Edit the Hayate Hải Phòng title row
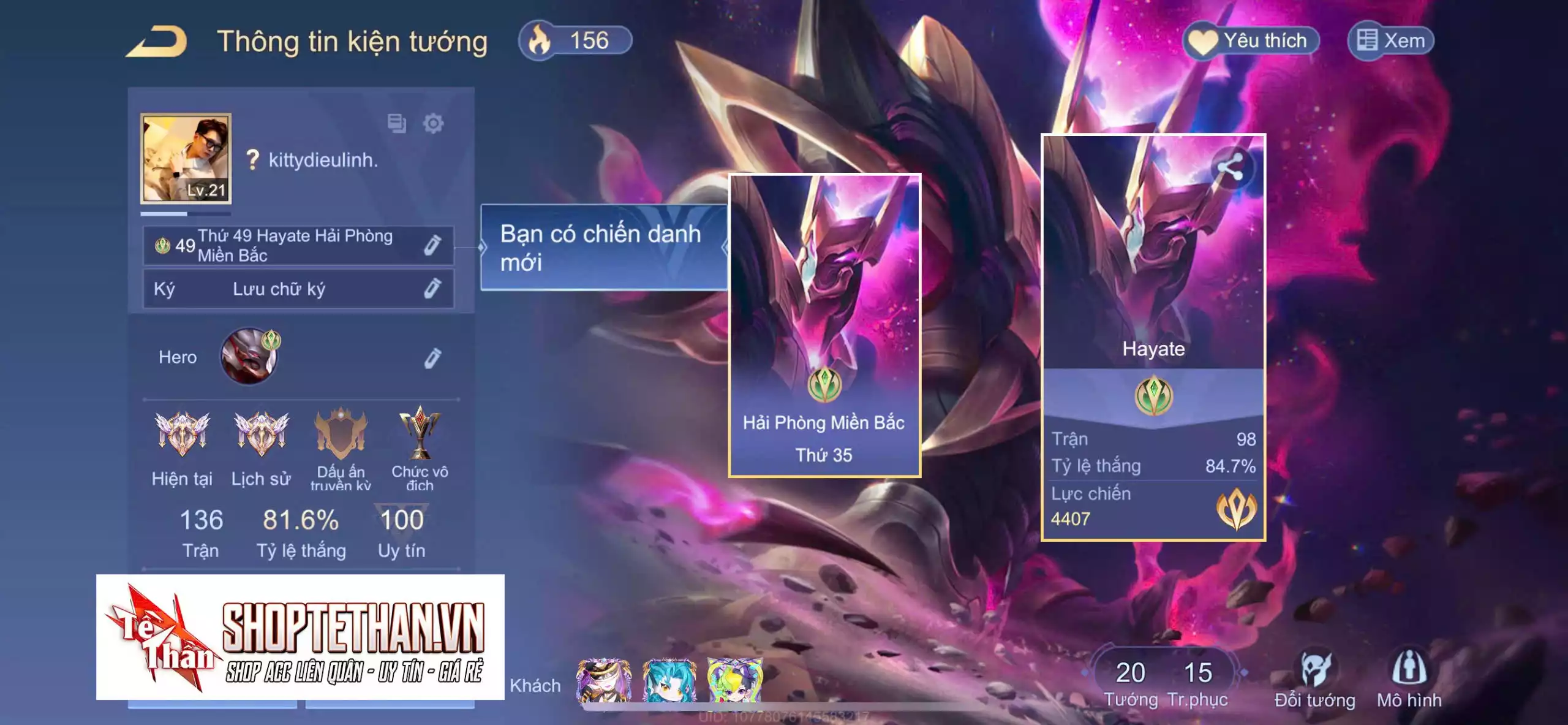The image size is (1568, 725). (x=432, y=245)
